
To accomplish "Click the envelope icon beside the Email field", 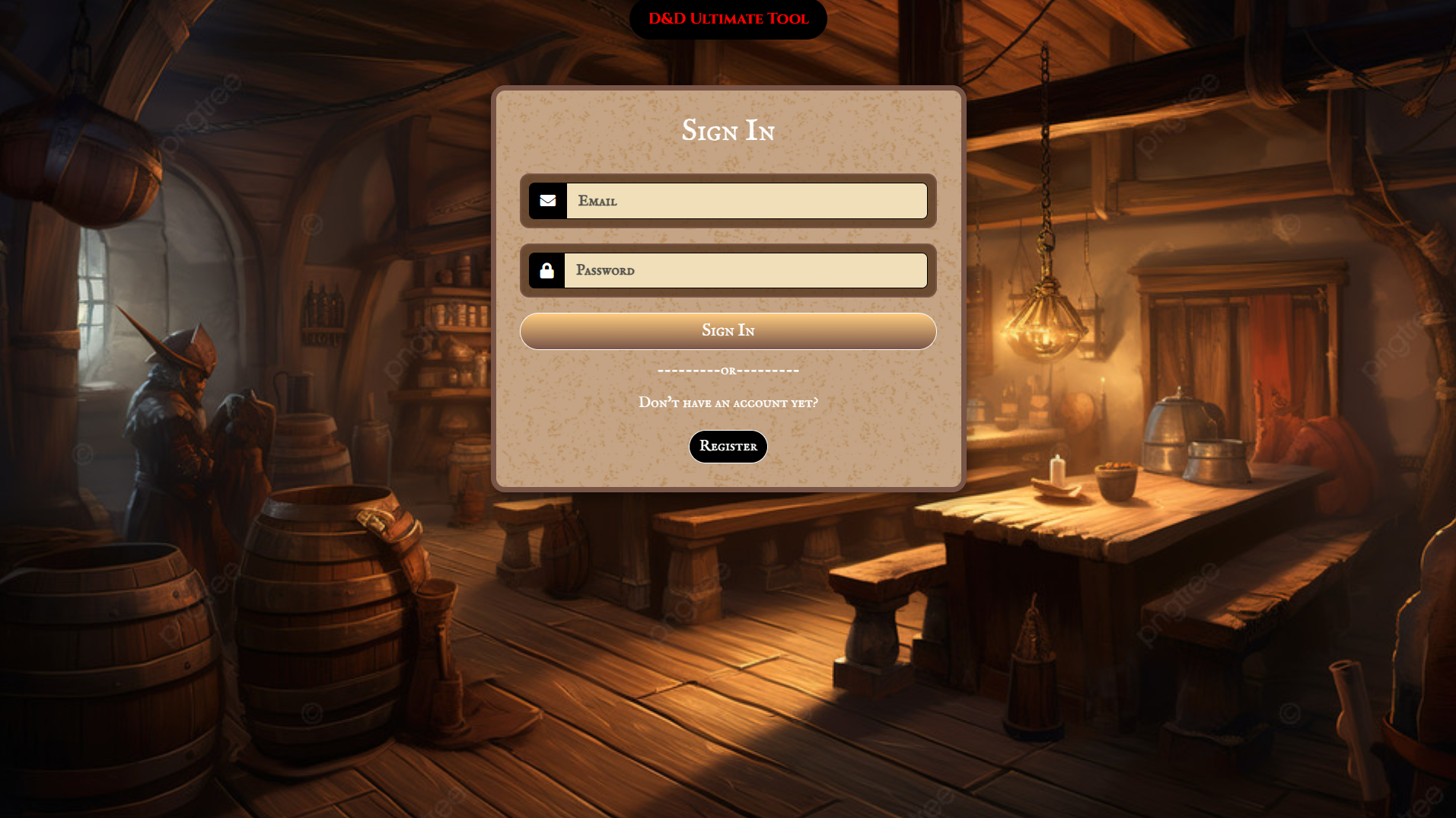I will (x=547, y=200).
